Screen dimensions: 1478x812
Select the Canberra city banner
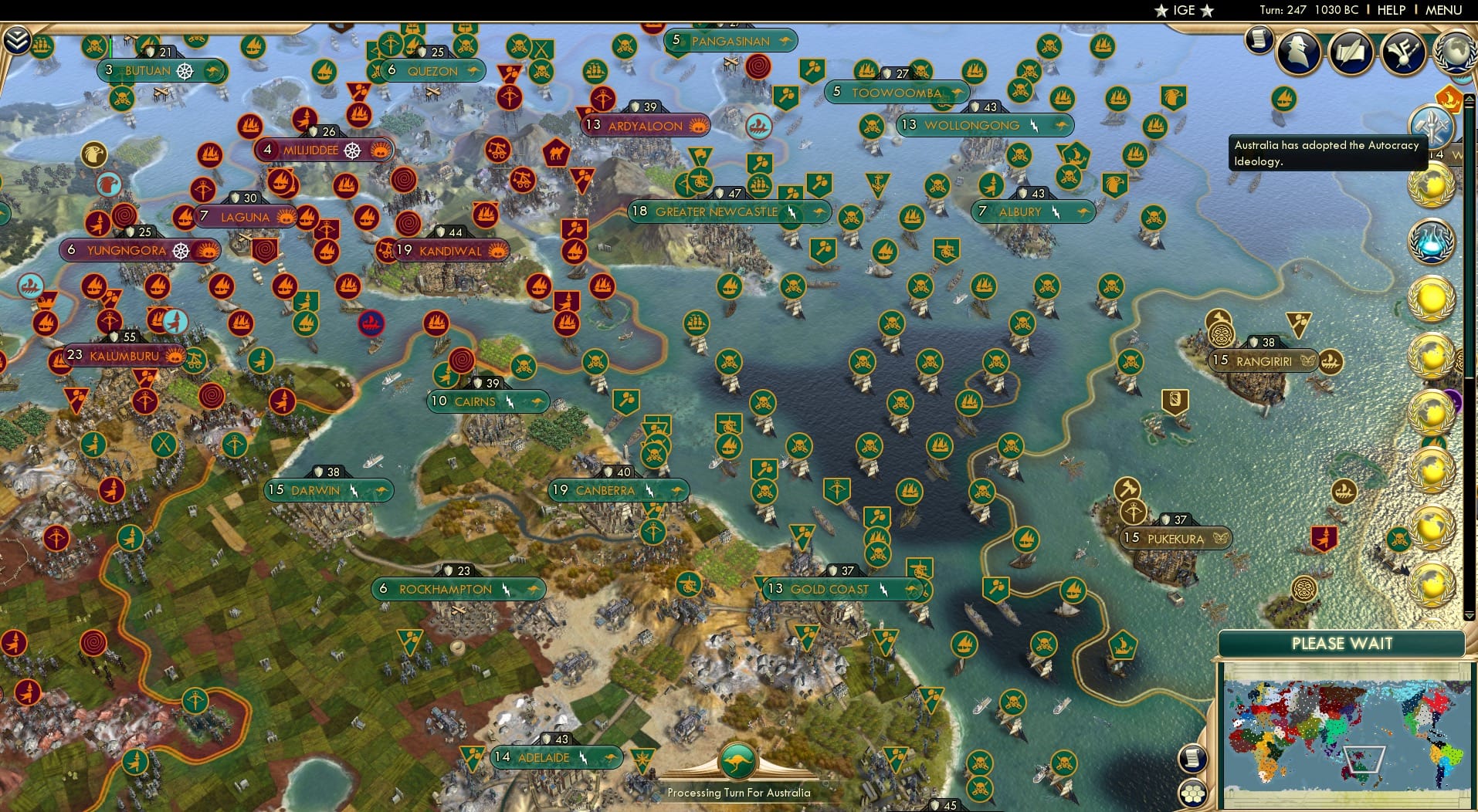pyautogui.click(x=618, y=490)
